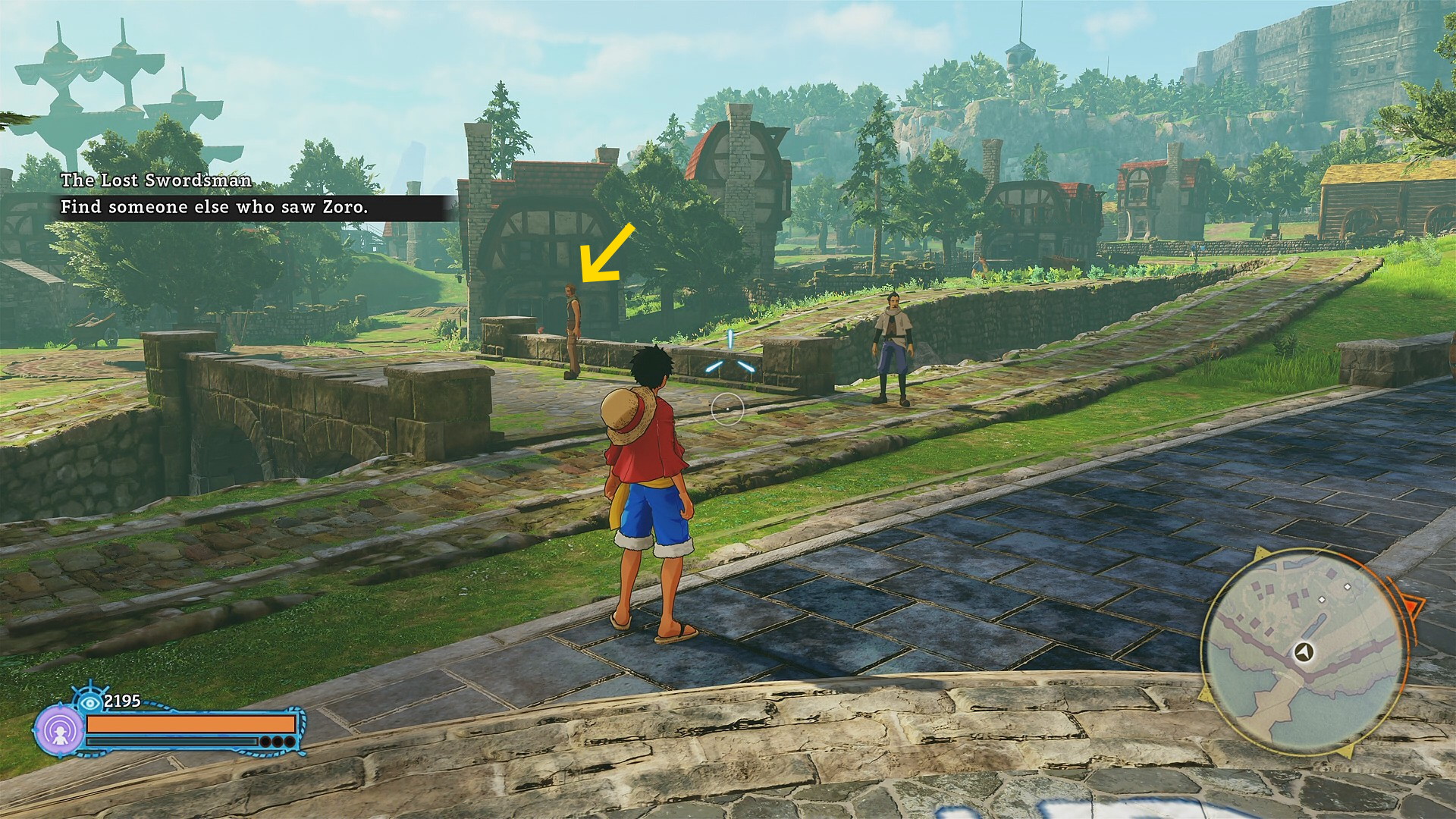
Task: Open the circular minimap
Action: (x=1303, y=652)
